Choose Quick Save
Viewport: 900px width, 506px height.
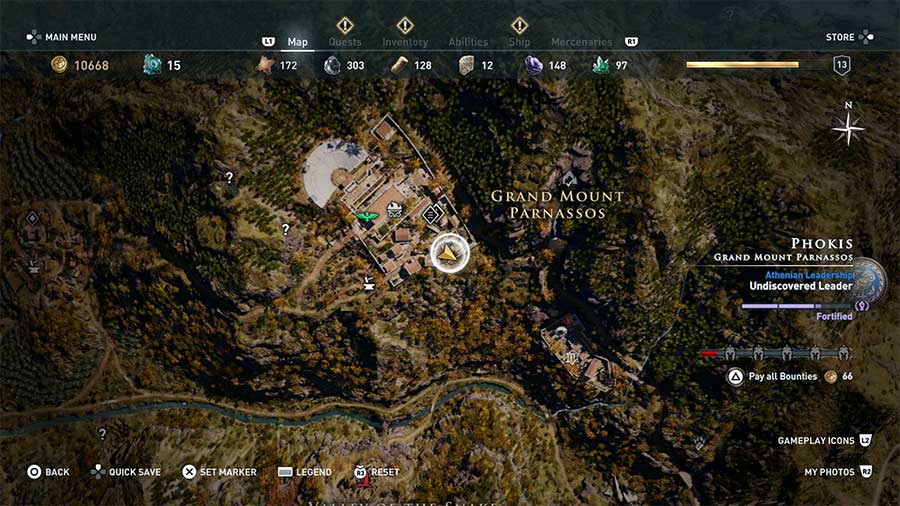(126, 472)
